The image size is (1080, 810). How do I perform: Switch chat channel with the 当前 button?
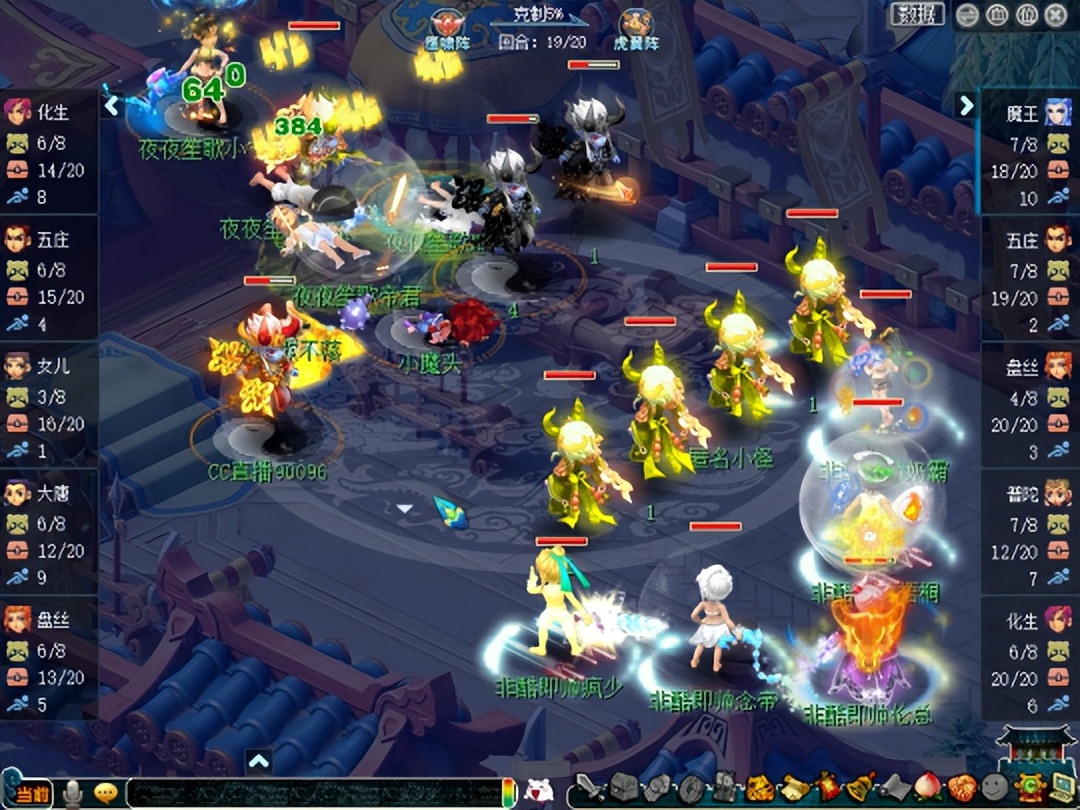28,792
